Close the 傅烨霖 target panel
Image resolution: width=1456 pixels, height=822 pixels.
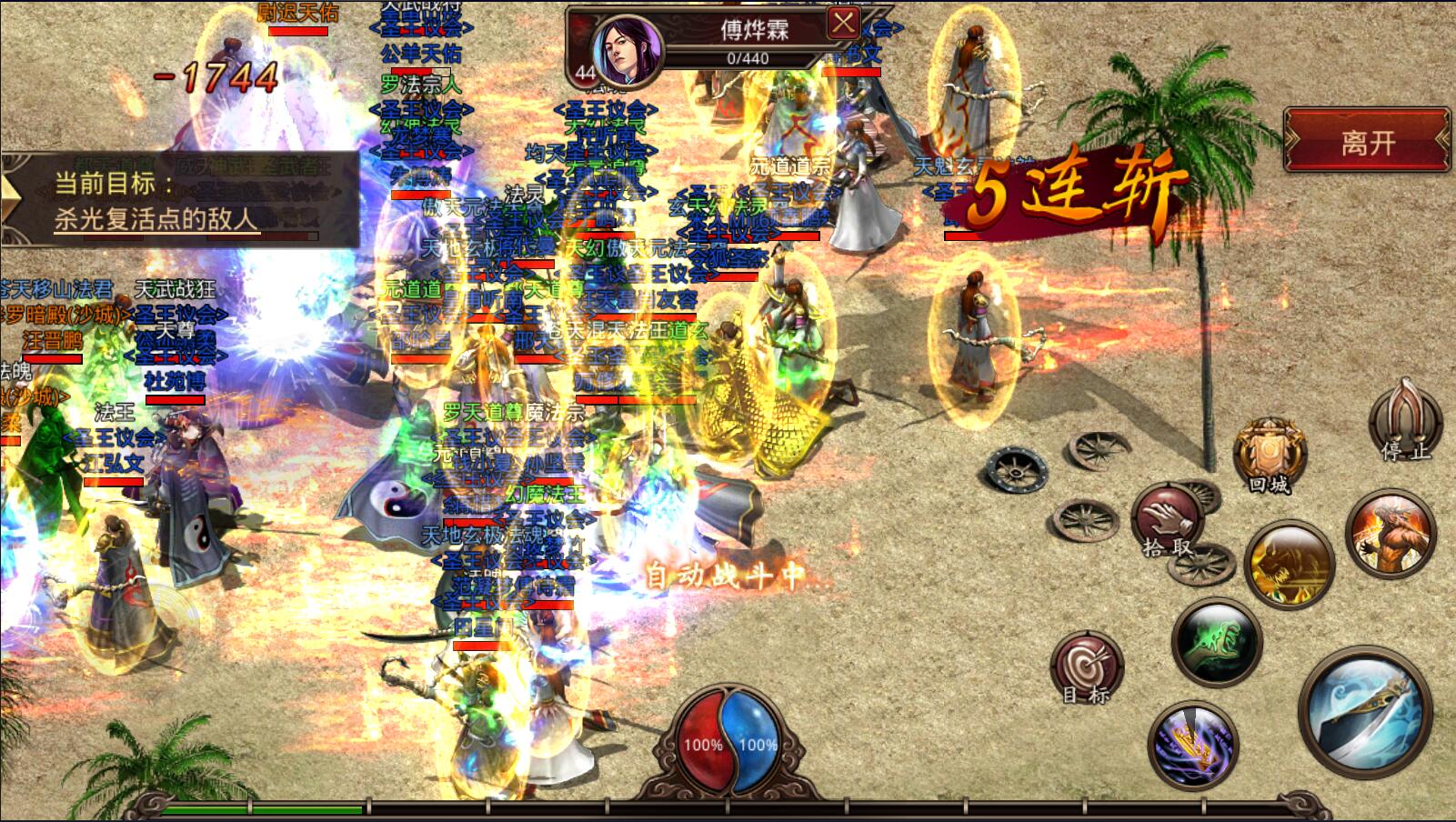pos(843,23)
